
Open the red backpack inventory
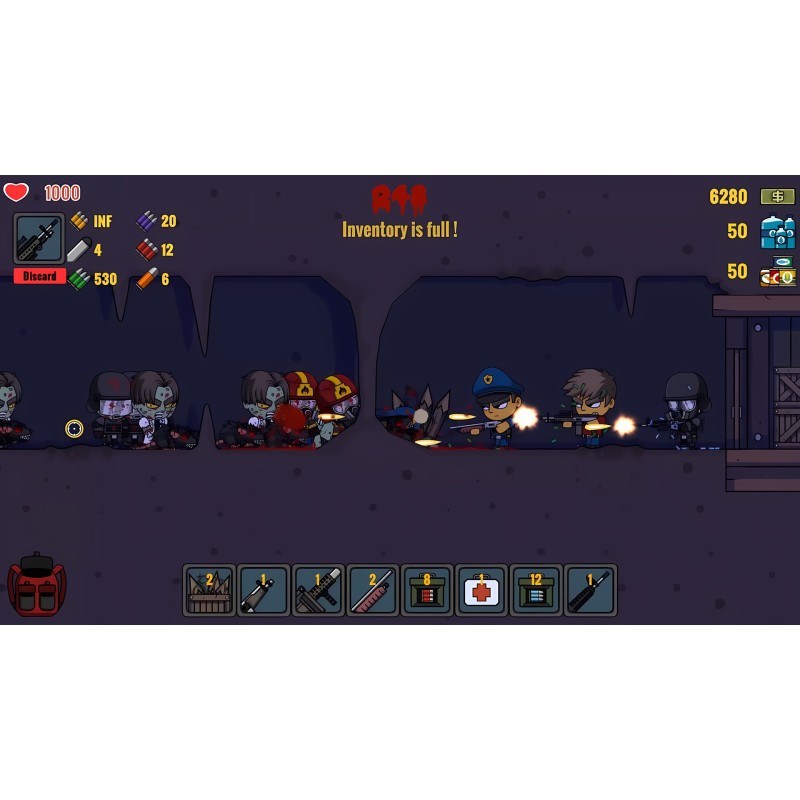point(36,586)
